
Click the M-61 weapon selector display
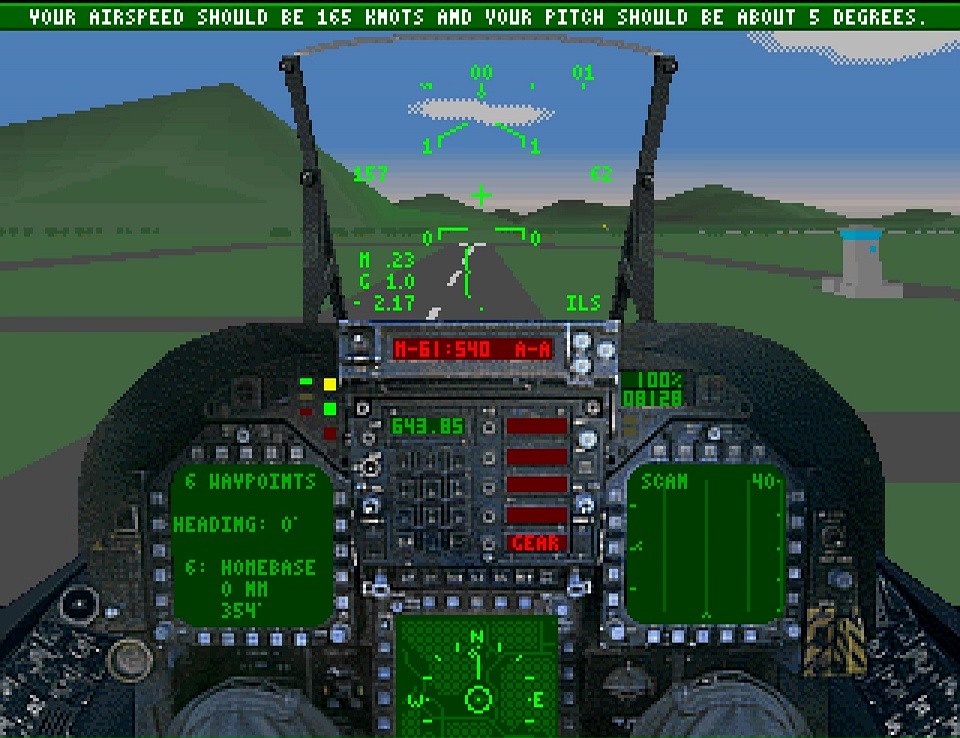(472, 349)
